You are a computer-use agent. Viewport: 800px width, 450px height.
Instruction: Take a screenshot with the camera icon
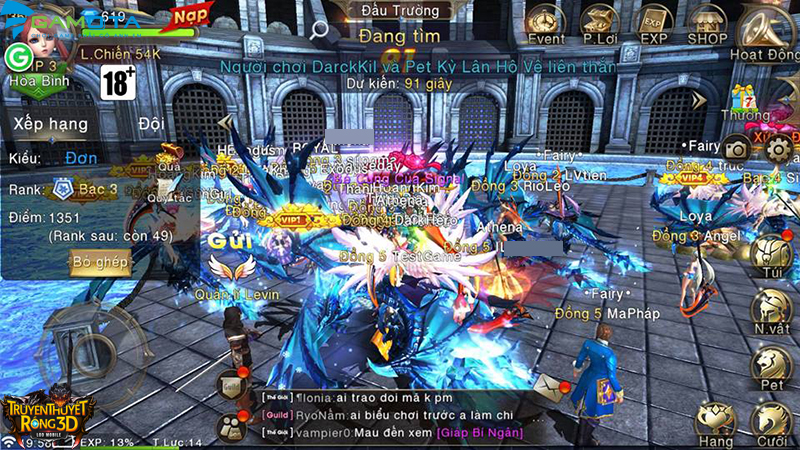pyautogui.click(x=737, y=146)
